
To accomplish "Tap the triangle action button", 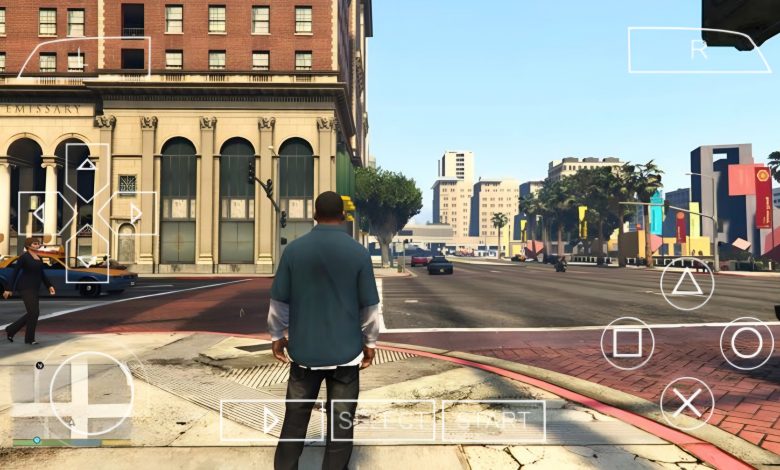I will [x=687, y=283].
